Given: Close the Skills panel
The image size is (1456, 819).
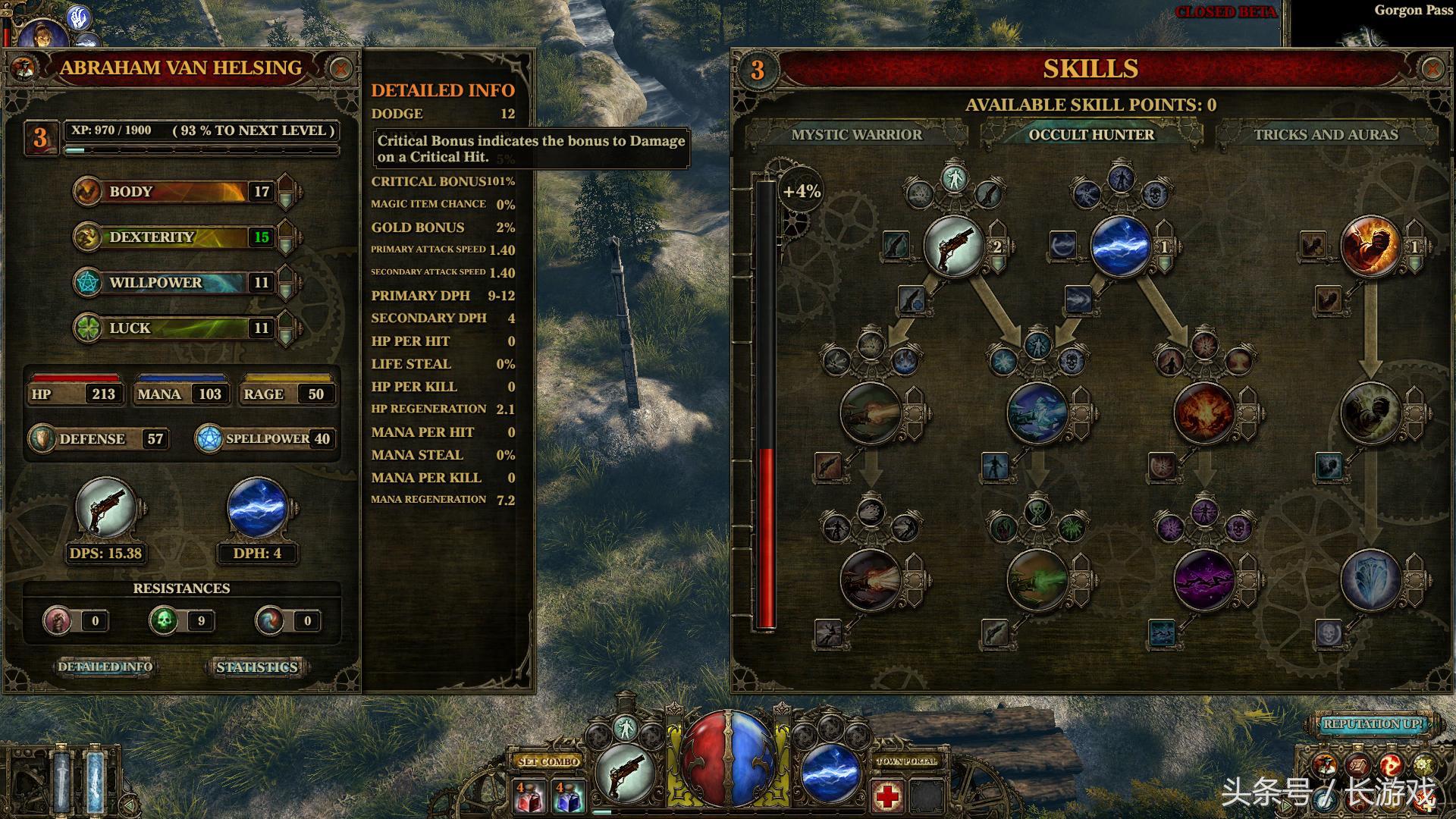Looking at the screenshot, I should coord(1432,69).
